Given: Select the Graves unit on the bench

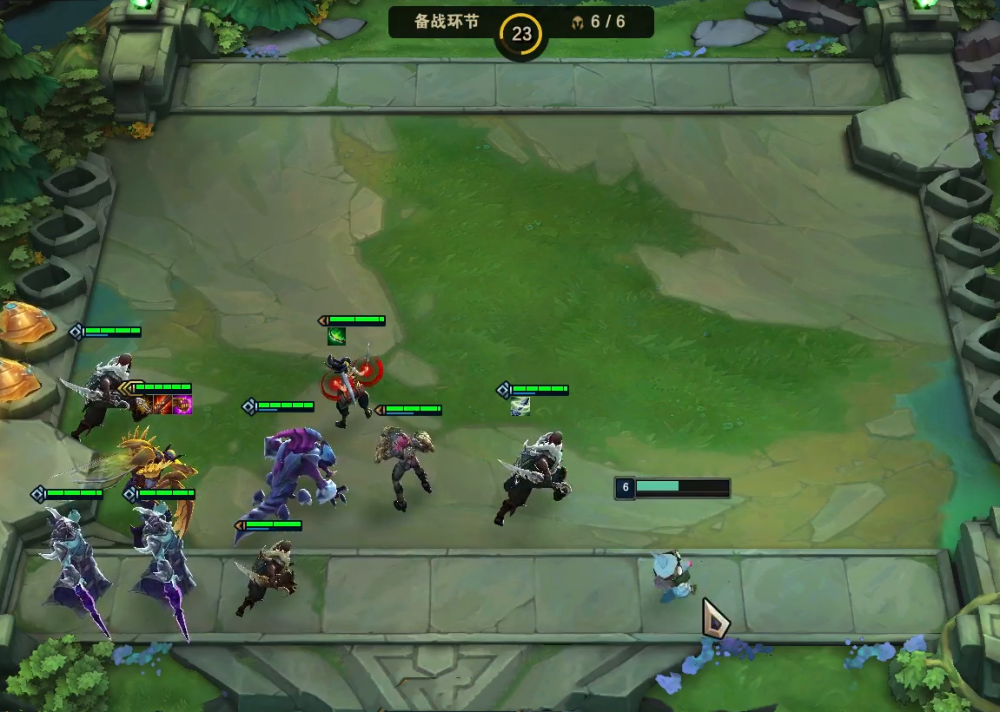Looking at the screenshot, I should click(266, 578).
